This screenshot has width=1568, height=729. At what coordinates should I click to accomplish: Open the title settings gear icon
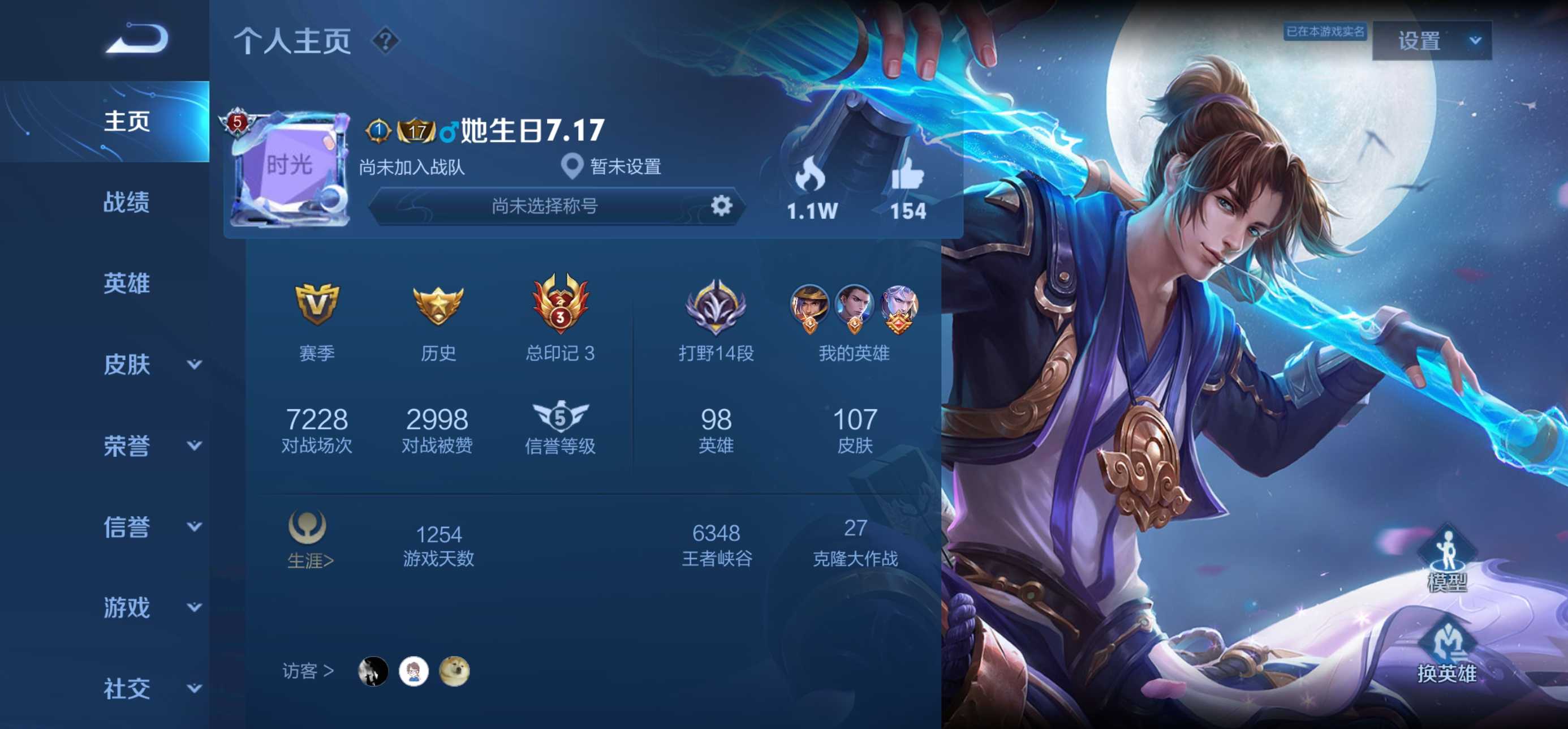click(722, 206)
